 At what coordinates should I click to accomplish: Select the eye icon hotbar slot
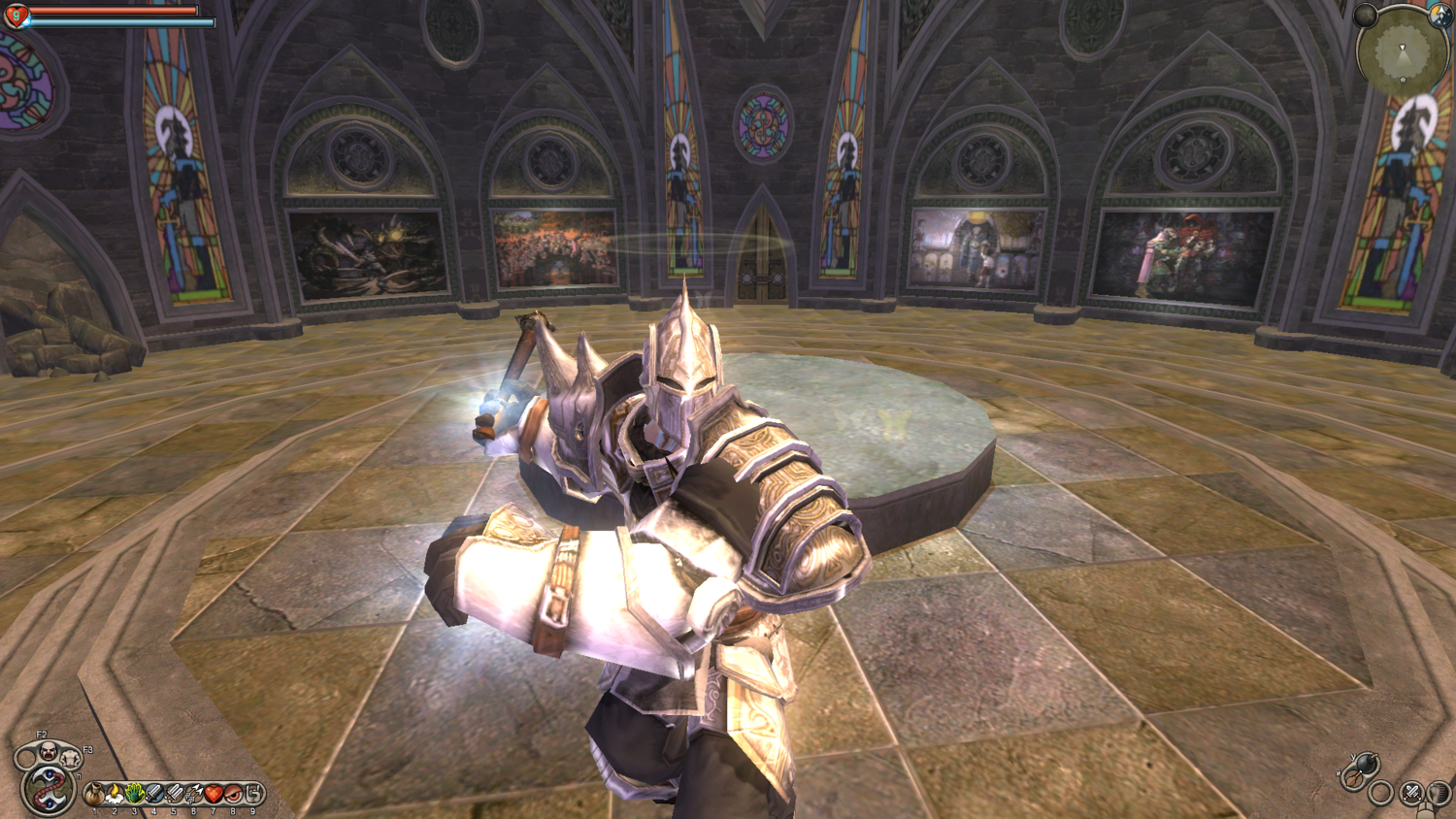tap(233, 794)
